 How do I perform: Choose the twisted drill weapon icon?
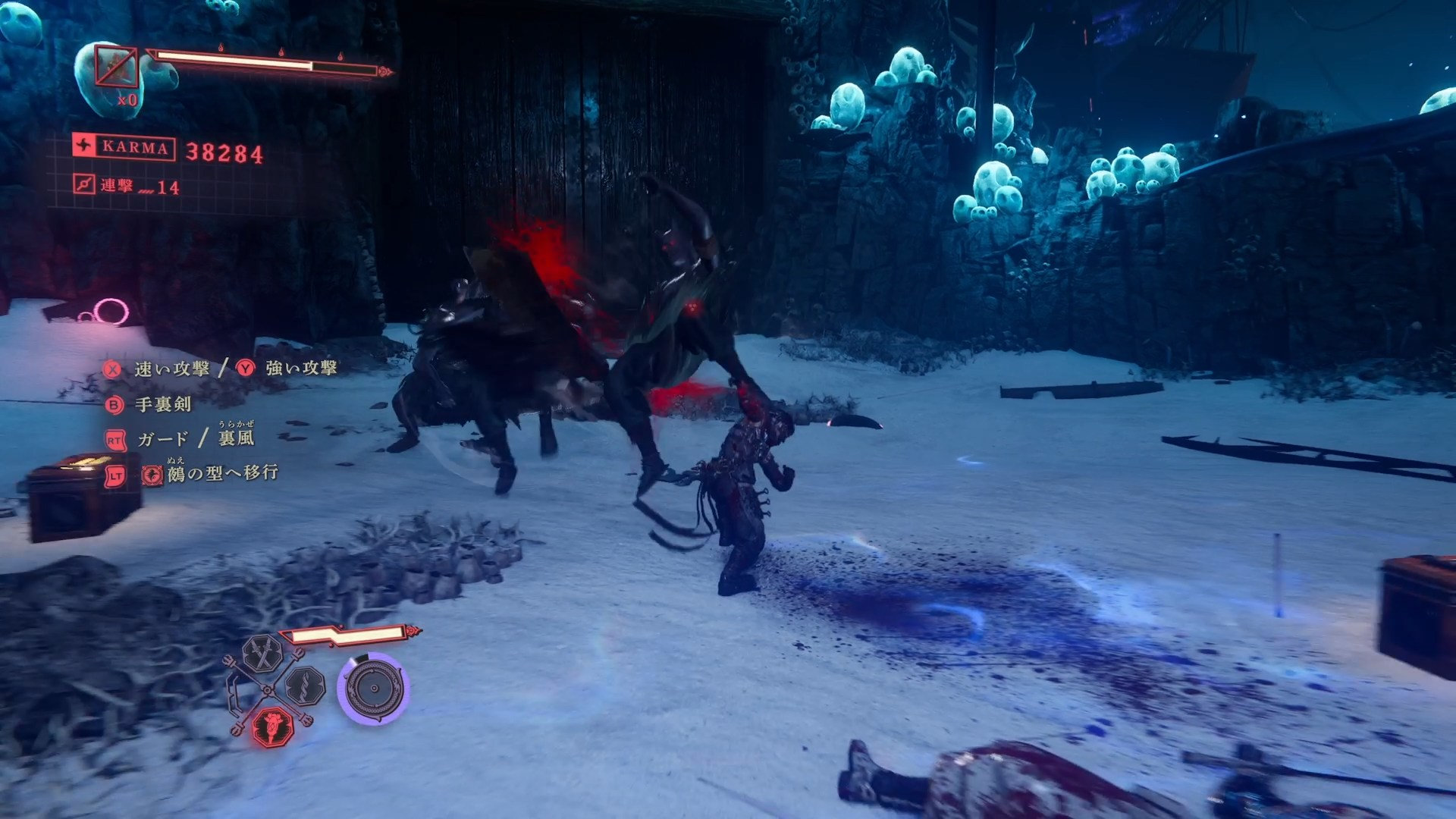(306, 686)
